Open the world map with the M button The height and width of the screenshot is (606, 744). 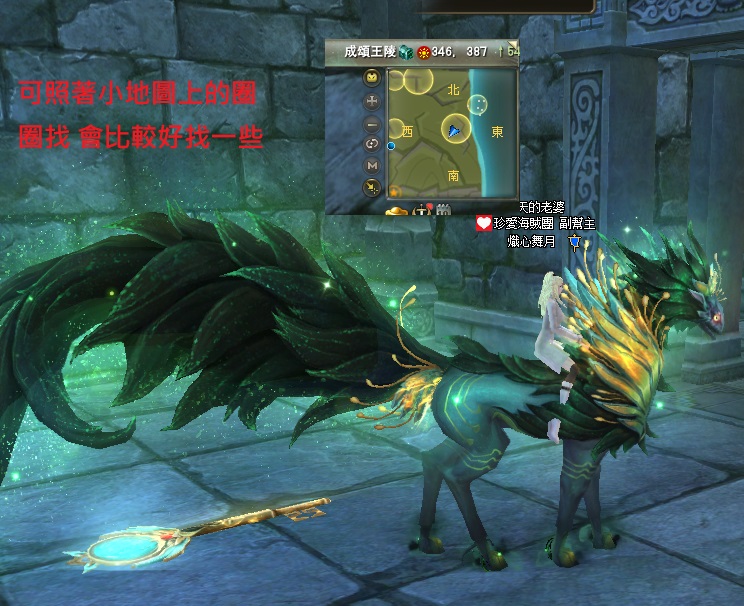pos(373,165)
